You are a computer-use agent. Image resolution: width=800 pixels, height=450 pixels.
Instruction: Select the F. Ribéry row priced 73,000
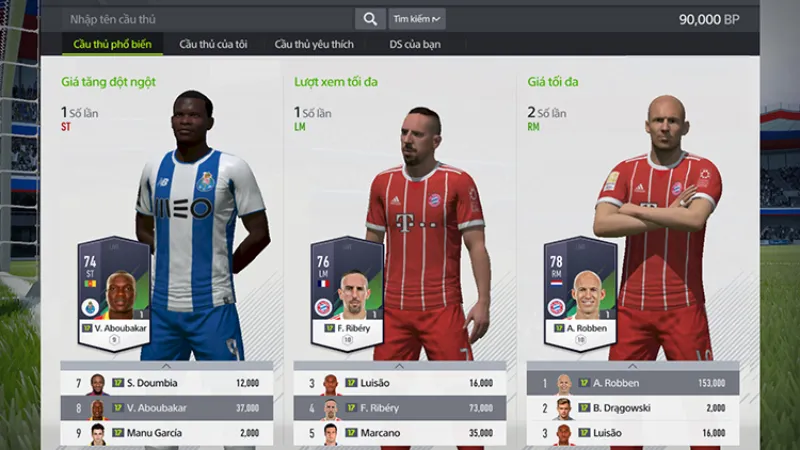pos(399,408)
